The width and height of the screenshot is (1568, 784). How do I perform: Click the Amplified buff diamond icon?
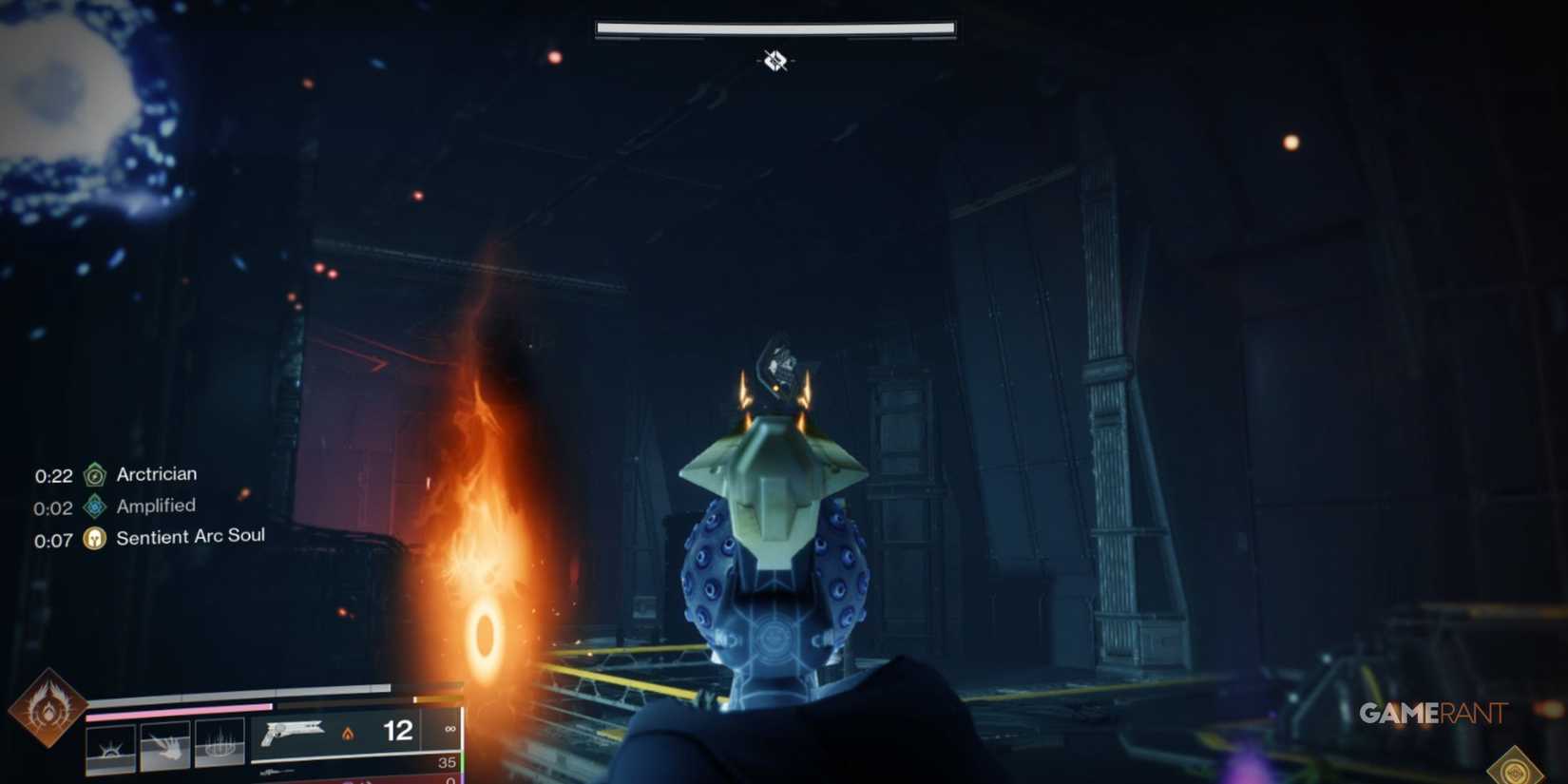(94, 507)
